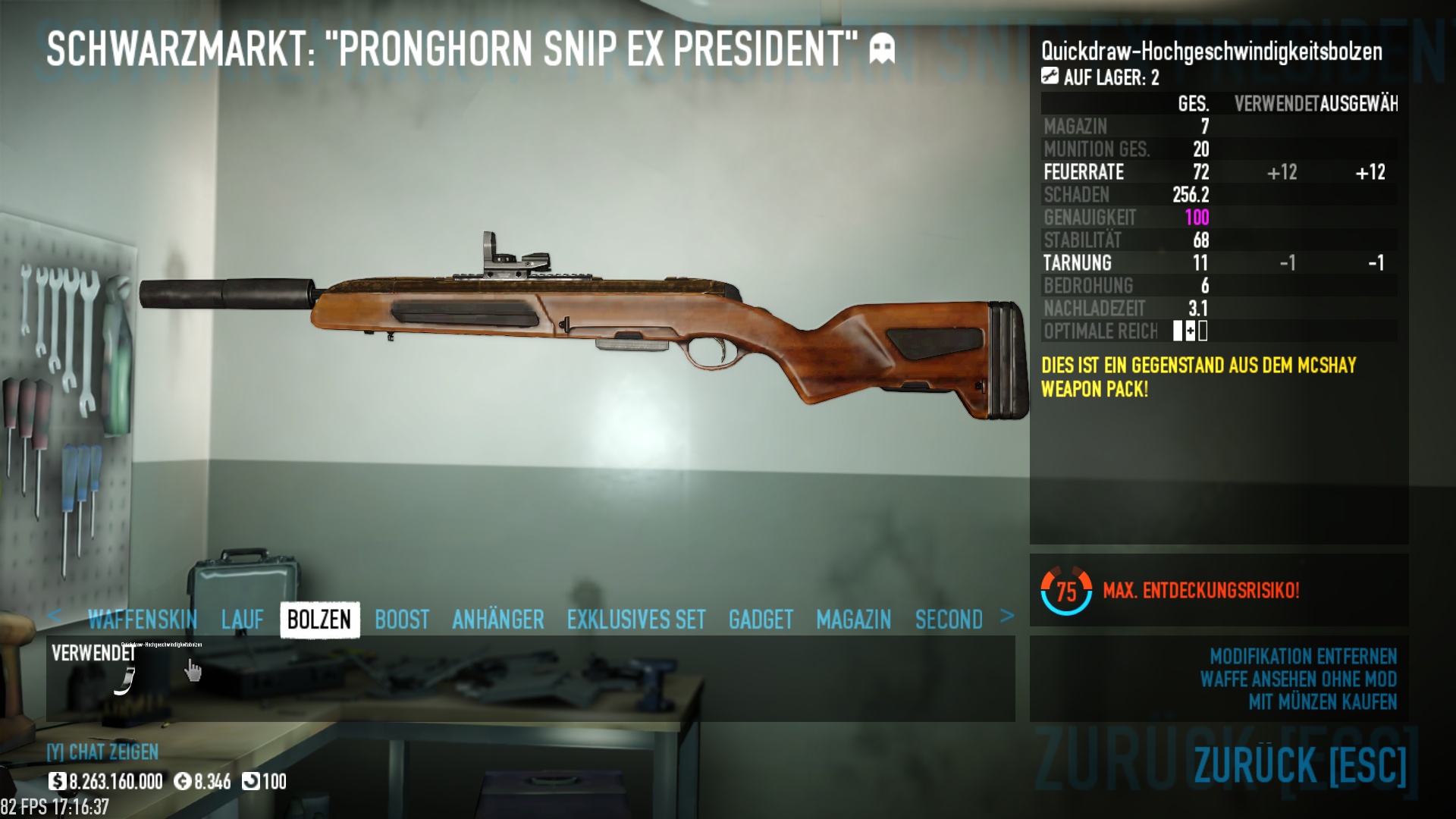The height and width of the screenshot is (819, 1456).
Task: Open the LAUF modification tab
Action: click(x=243, y=620)
